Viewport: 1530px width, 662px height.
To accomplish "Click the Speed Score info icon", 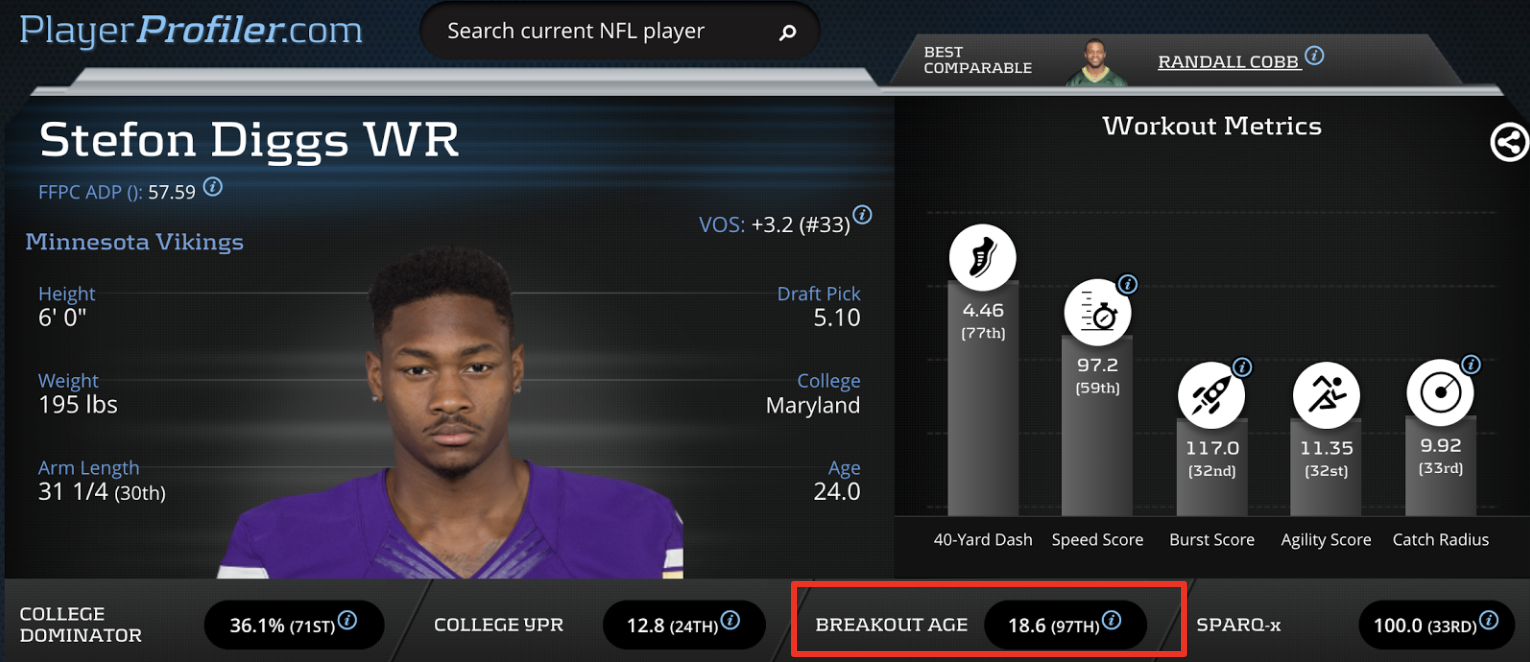I will click(1127, 284).
